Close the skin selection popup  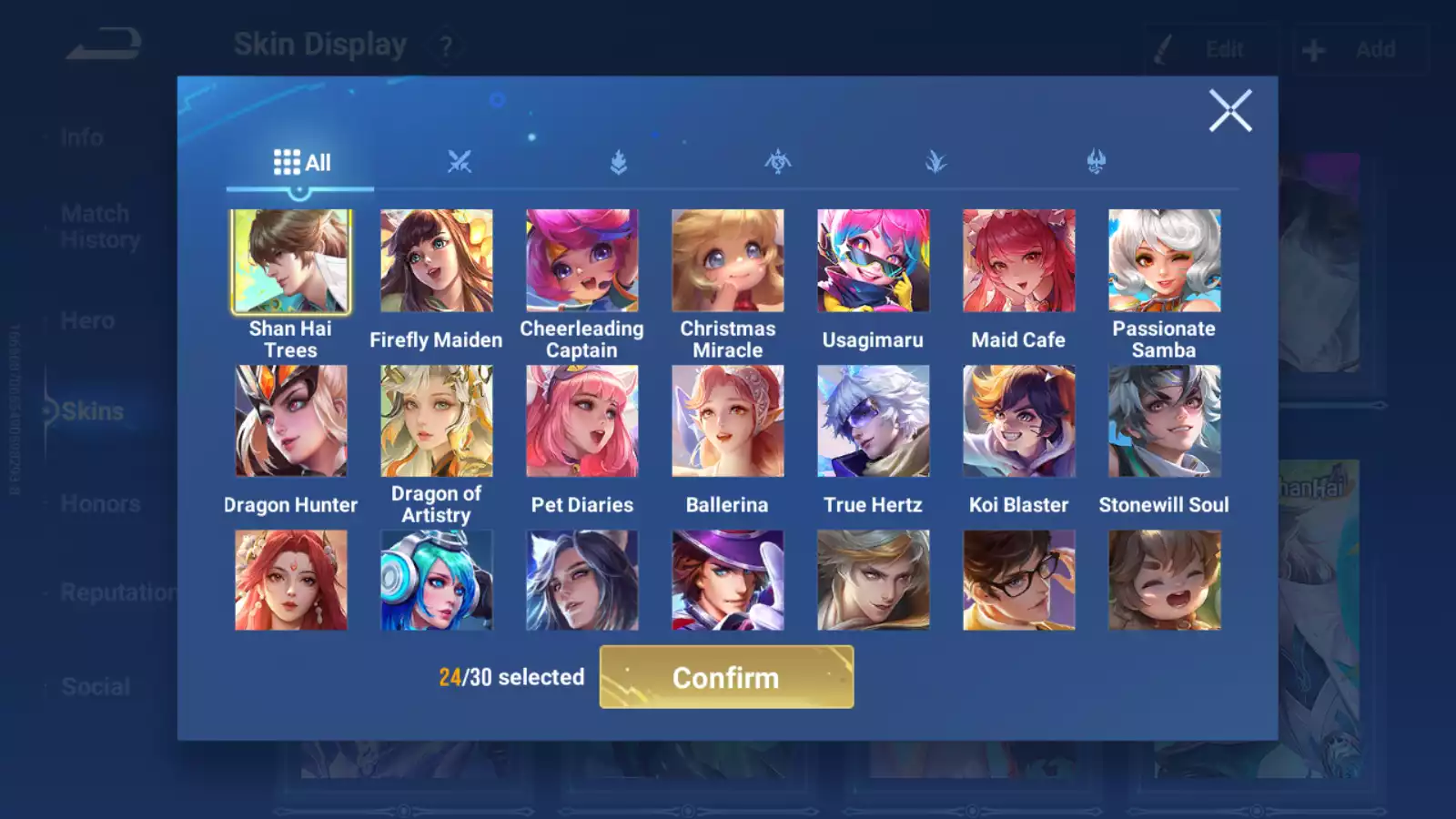coord(1230,111)
